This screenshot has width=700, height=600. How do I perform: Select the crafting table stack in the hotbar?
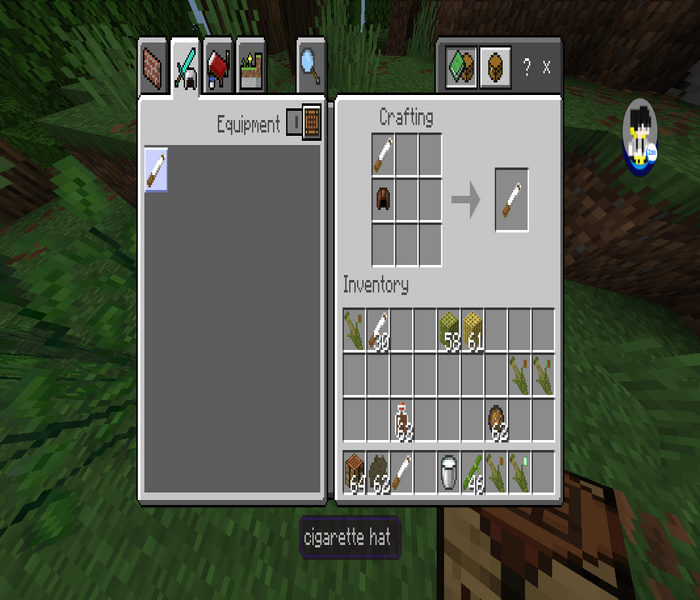point(355,472)
